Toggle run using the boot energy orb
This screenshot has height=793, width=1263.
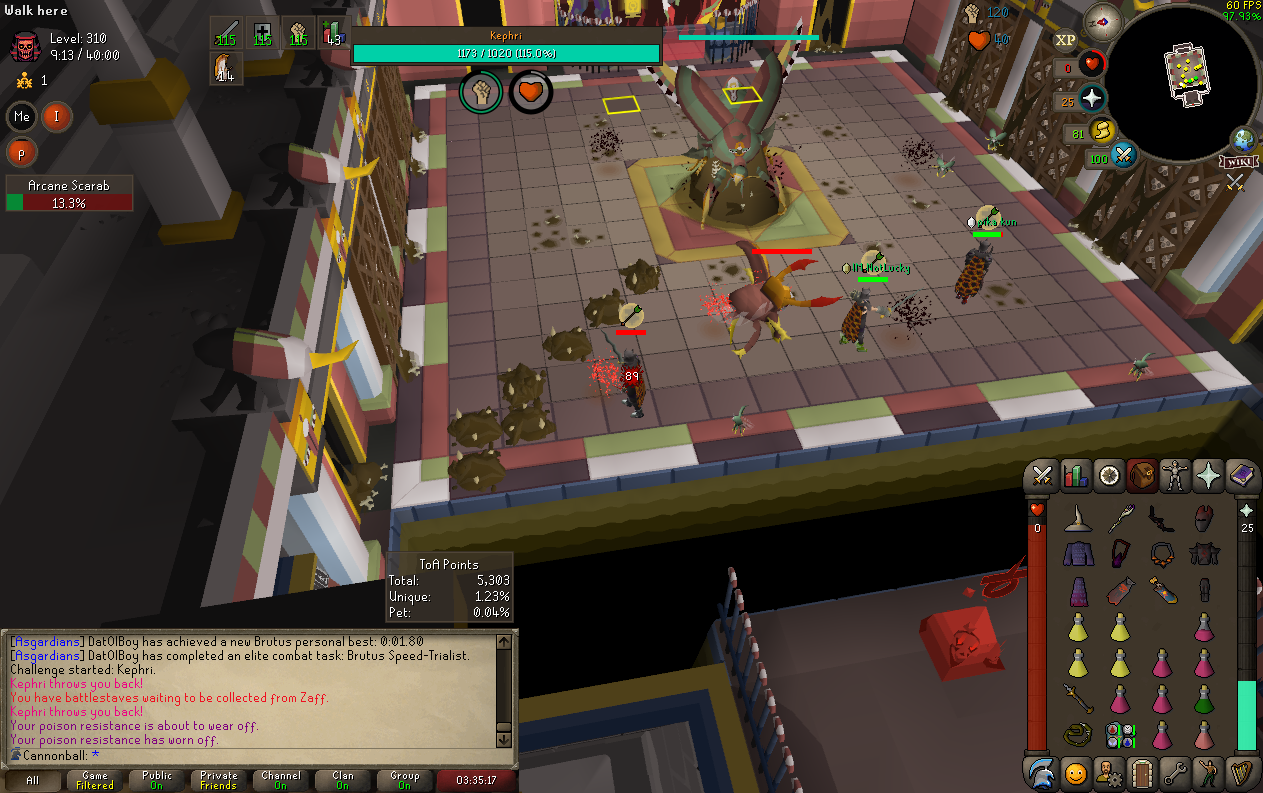click(1102, 131)
